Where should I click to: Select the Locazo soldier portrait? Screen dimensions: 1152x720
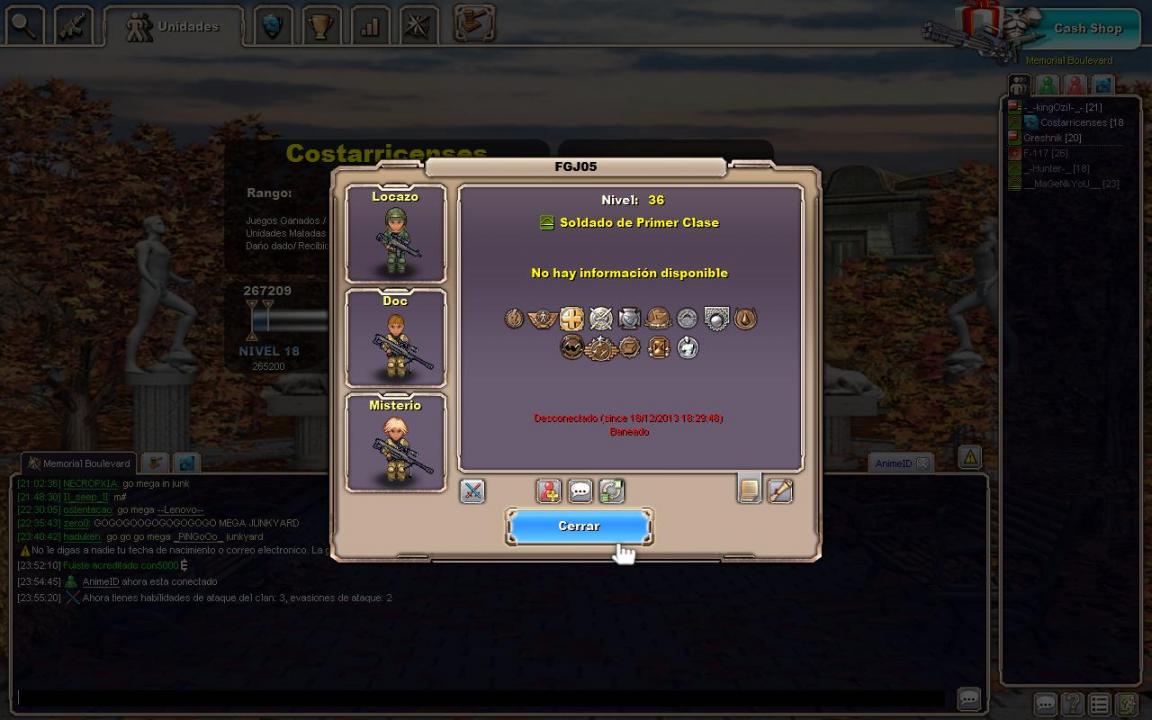point(396,234)
